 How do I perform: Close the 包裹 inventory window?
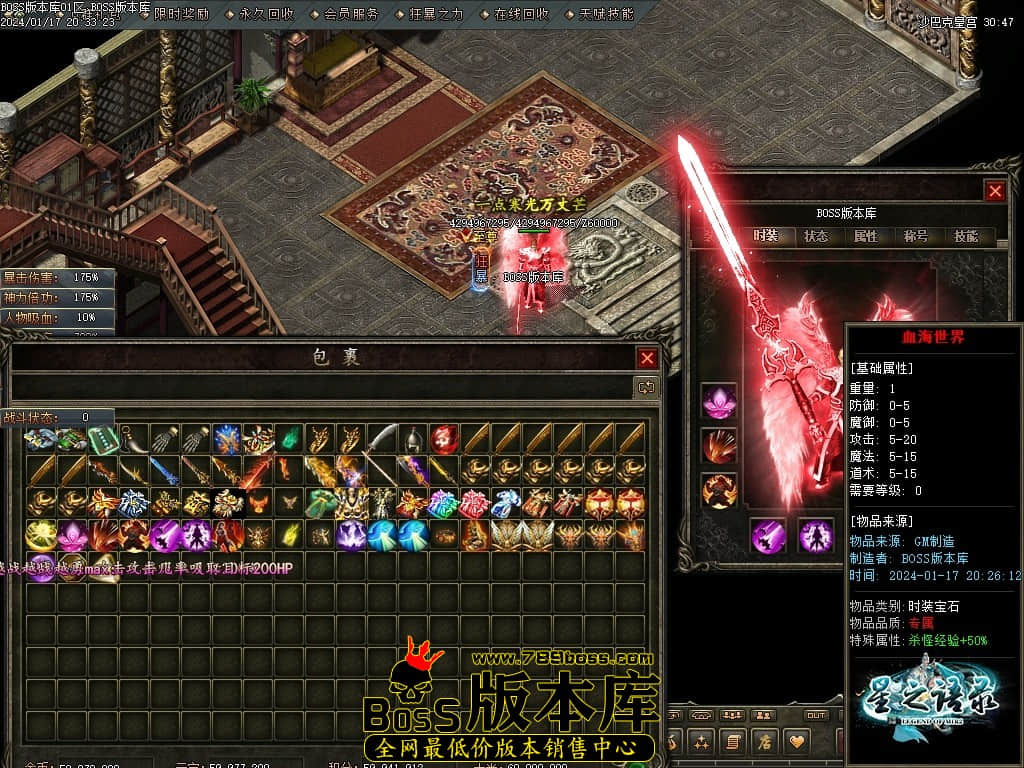(648, 358)
